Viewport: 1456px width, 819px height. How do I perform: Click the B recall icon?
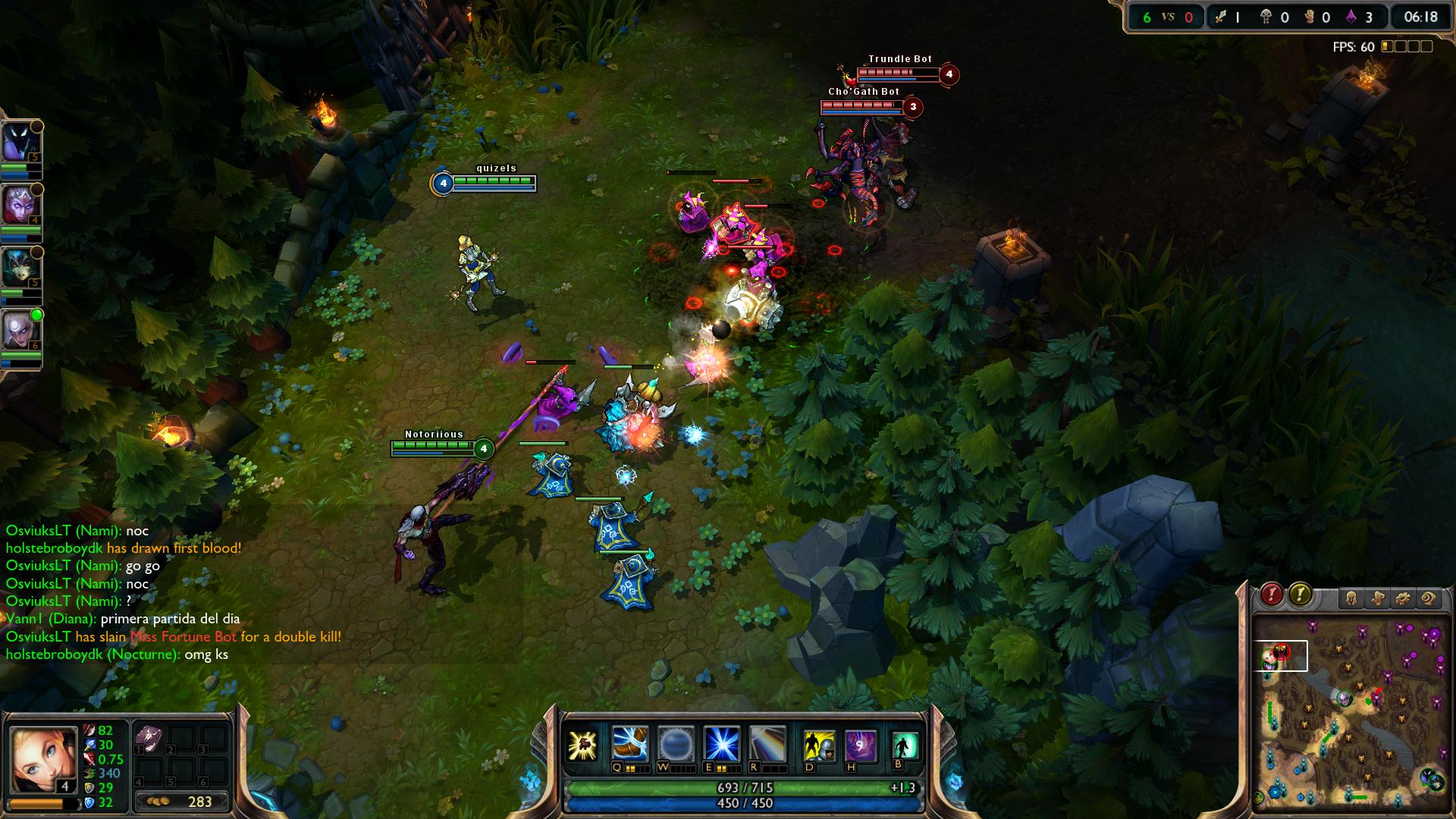(904, 745)
